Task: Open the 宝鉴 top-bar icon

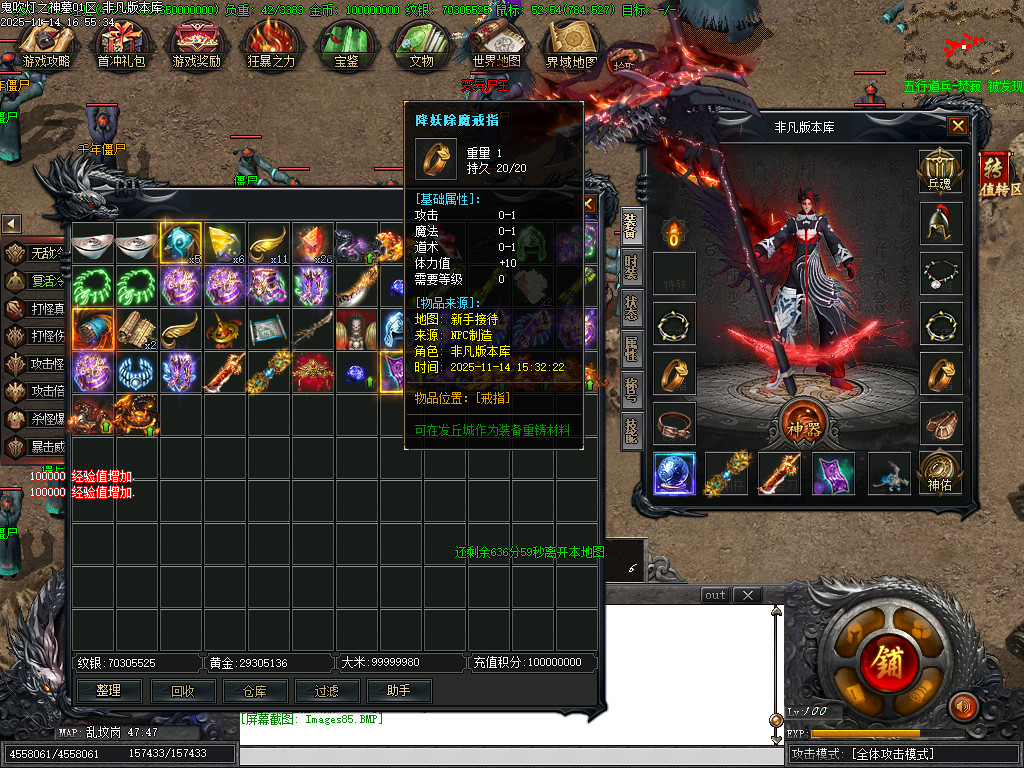Action: (346, 43)
